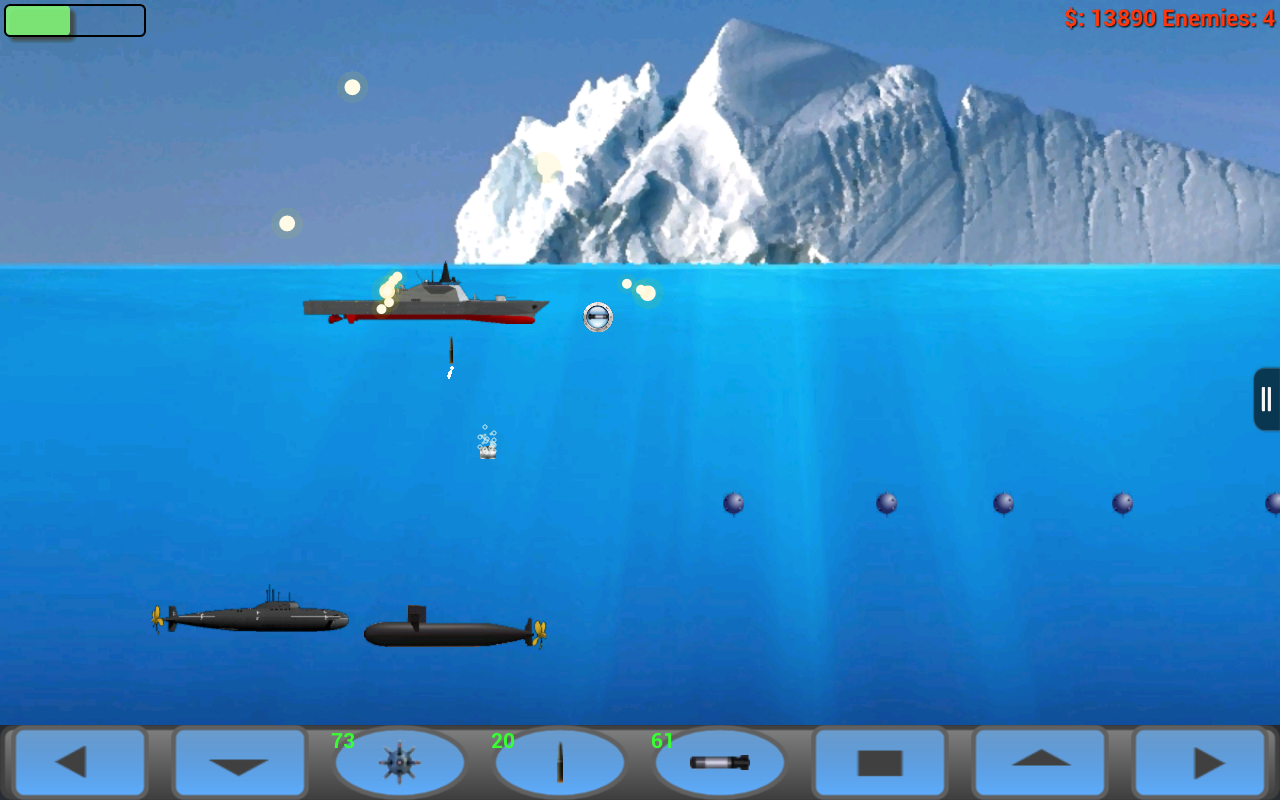
Task: Select the black submarine in the middle
Action: (x=448, y=630)
